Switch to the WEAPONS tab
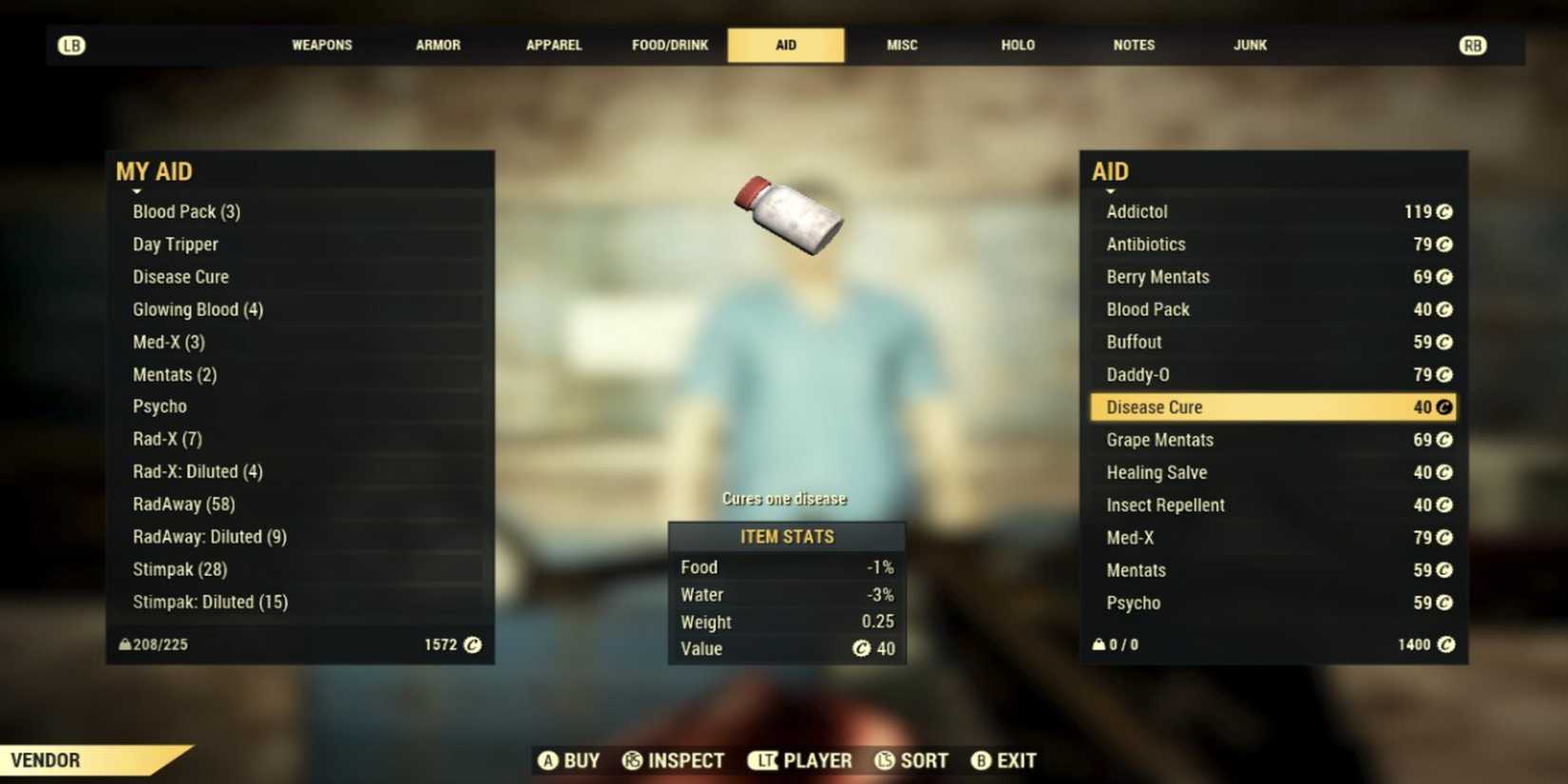The width and height of the screenshot is (1568, 784). click(321, 45)
